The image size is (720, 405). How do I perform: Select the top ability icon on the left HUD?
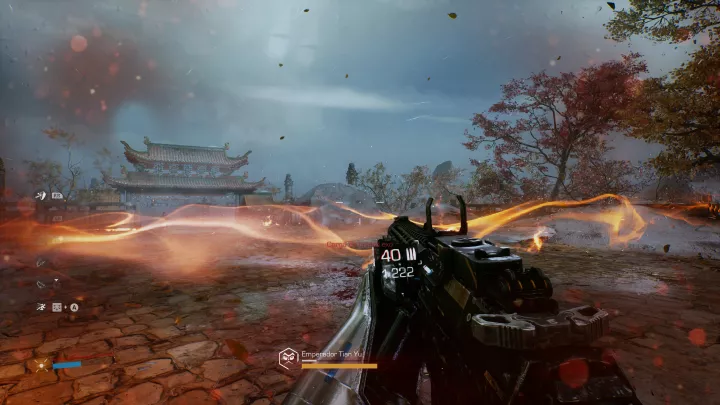(40, 195)
